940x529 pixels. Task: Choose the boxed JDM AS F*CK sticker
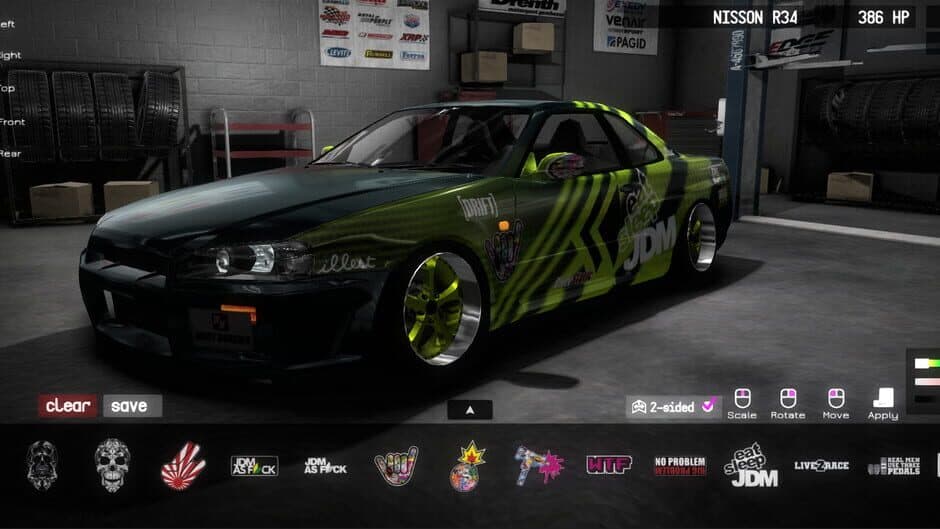coord(254,466)
